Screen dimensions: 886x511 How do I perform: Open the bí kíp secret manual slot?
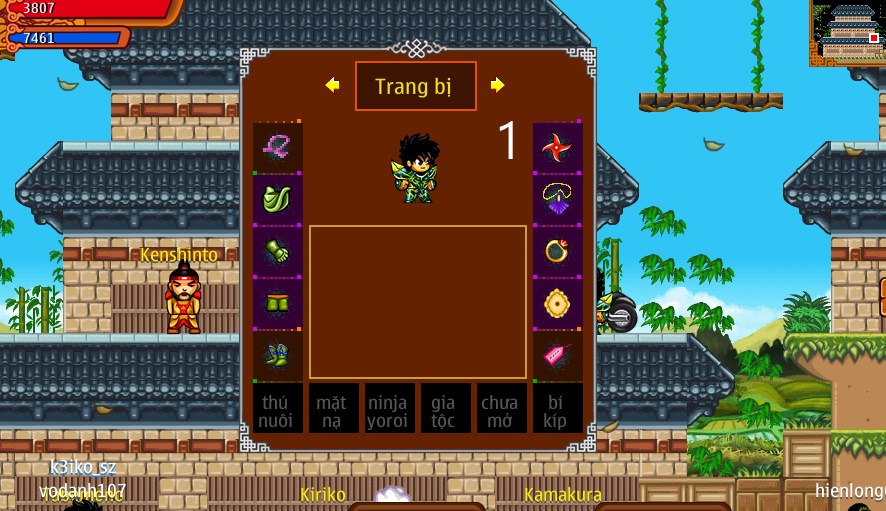tap(557, 409)
